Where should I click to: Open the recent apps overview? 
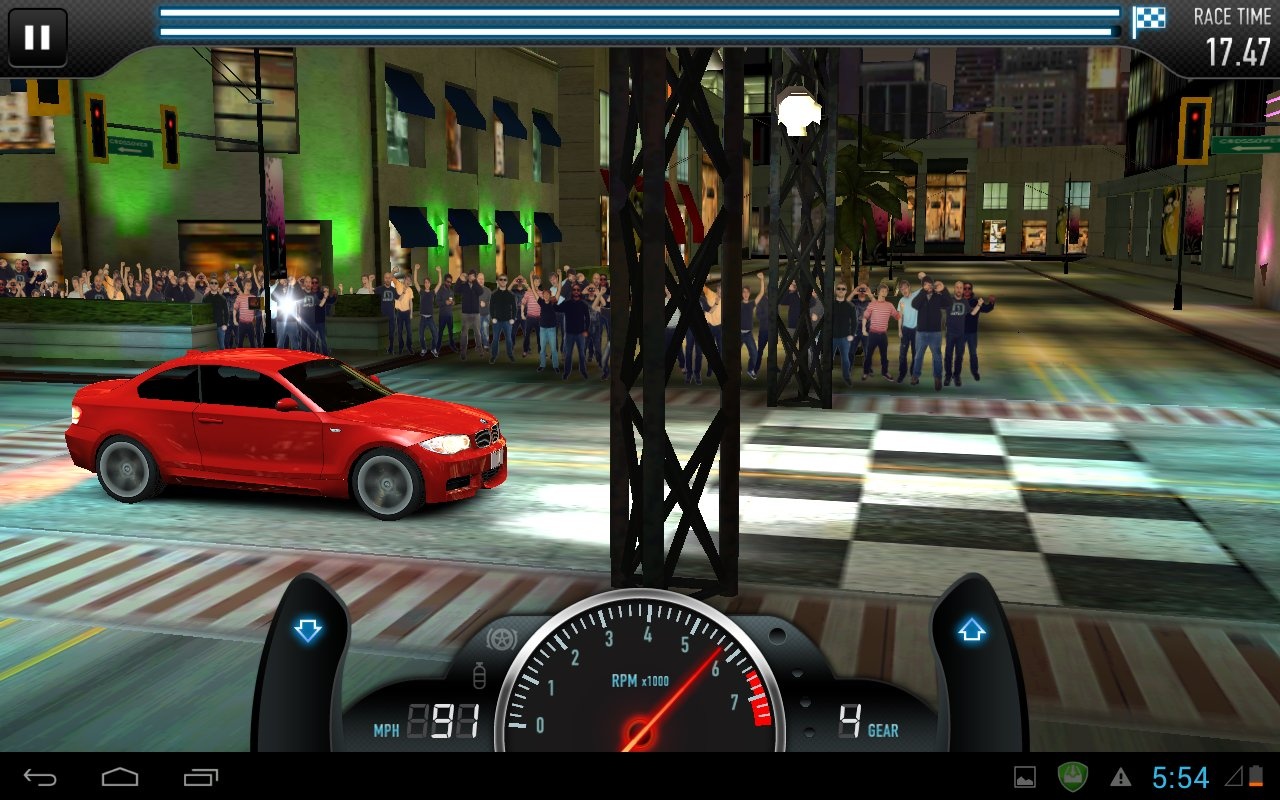click(201, 777)
